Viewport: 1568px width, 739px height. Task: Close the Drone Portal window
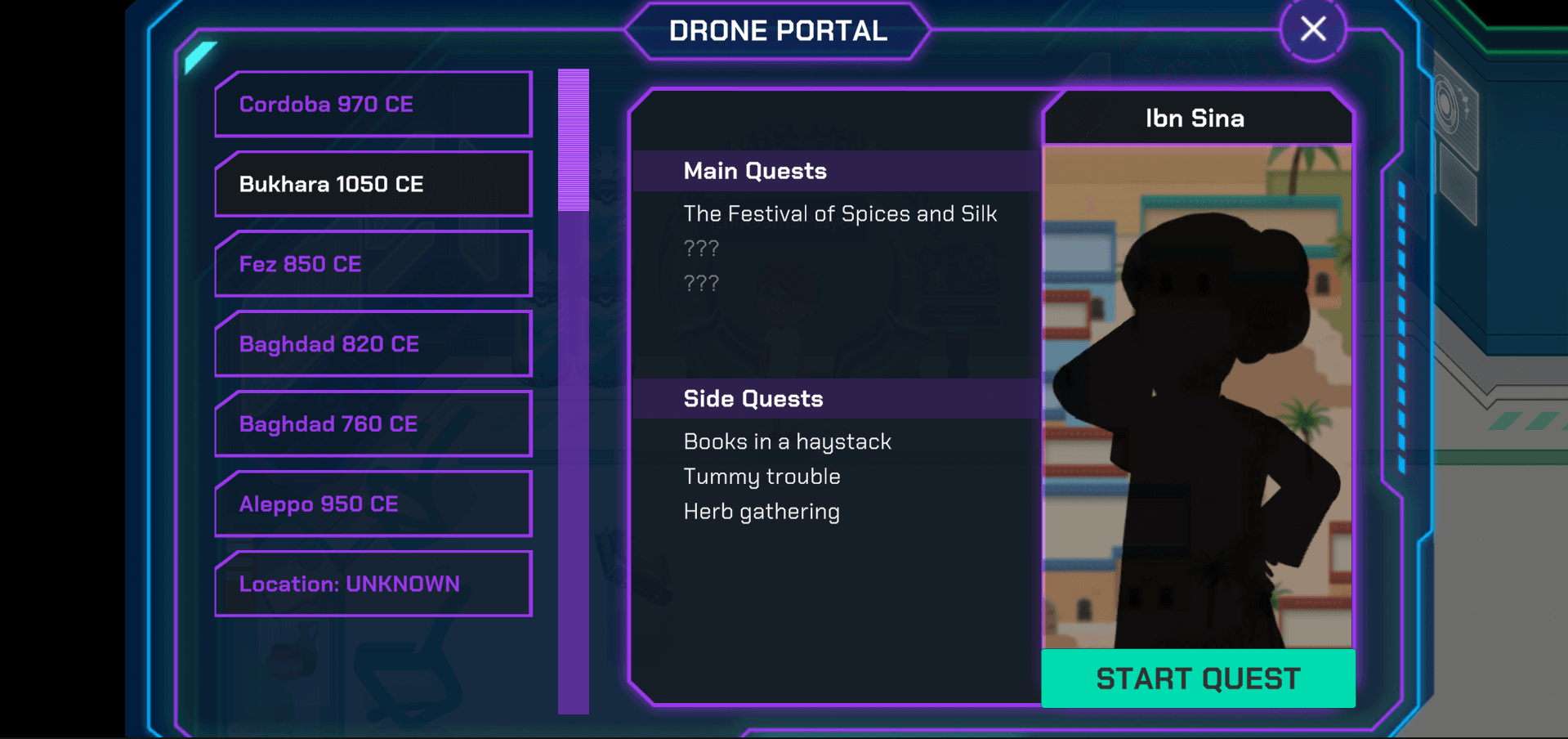click(1312, 29)
